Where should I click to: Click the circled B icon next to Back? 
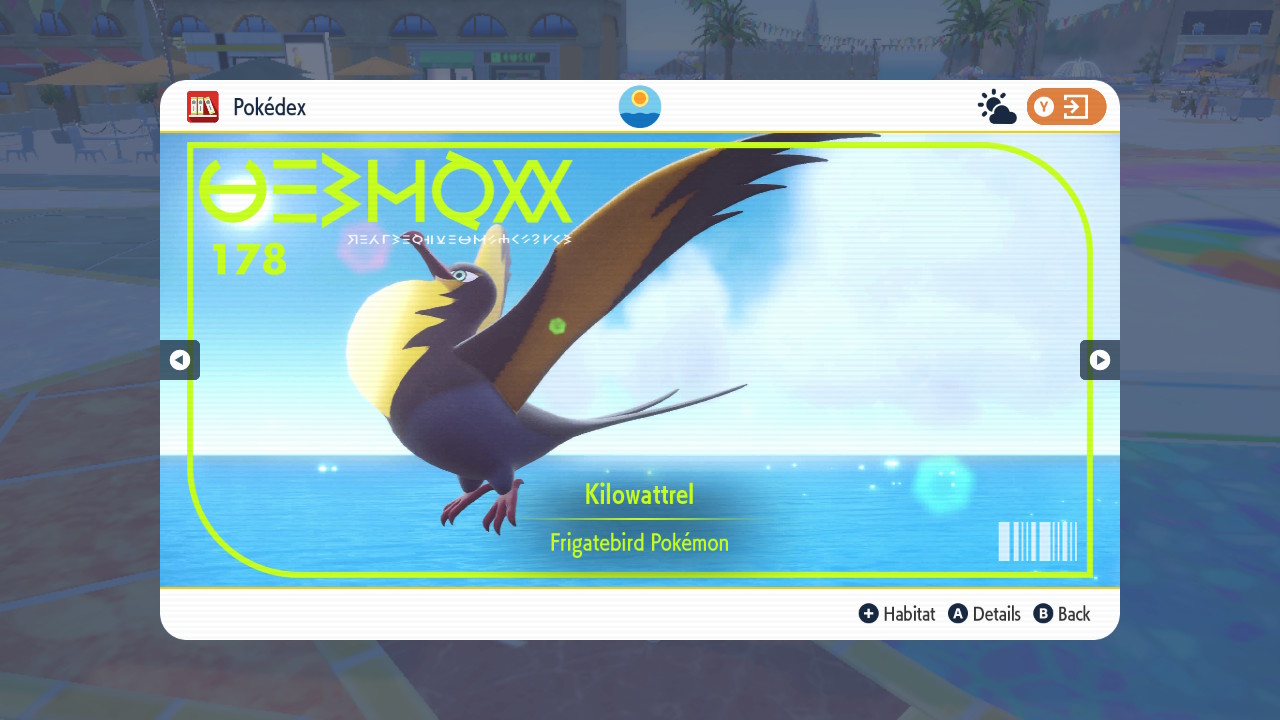coord(1041,614)
